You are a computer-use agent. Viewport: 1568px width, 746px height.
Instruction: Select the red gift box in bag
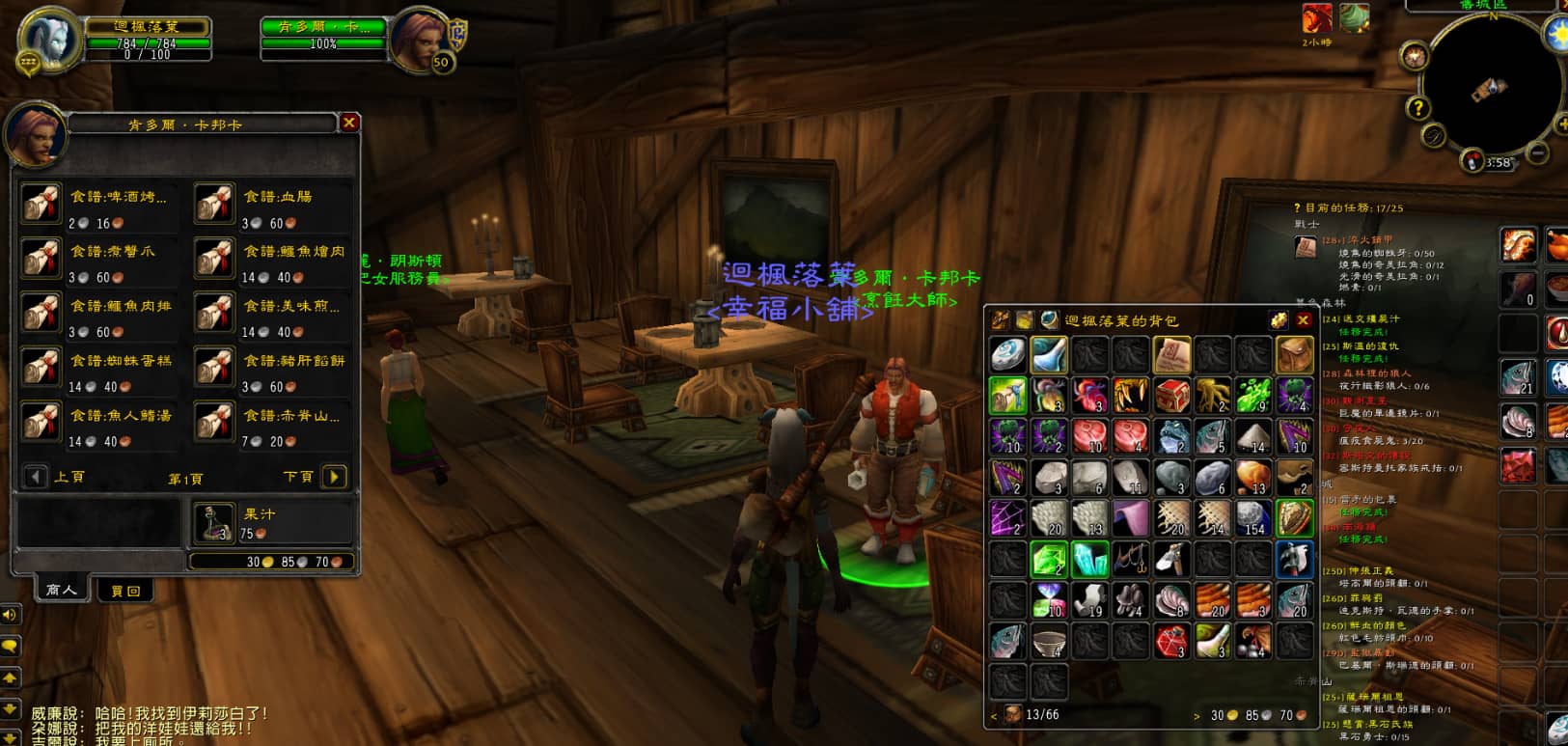1171,395
